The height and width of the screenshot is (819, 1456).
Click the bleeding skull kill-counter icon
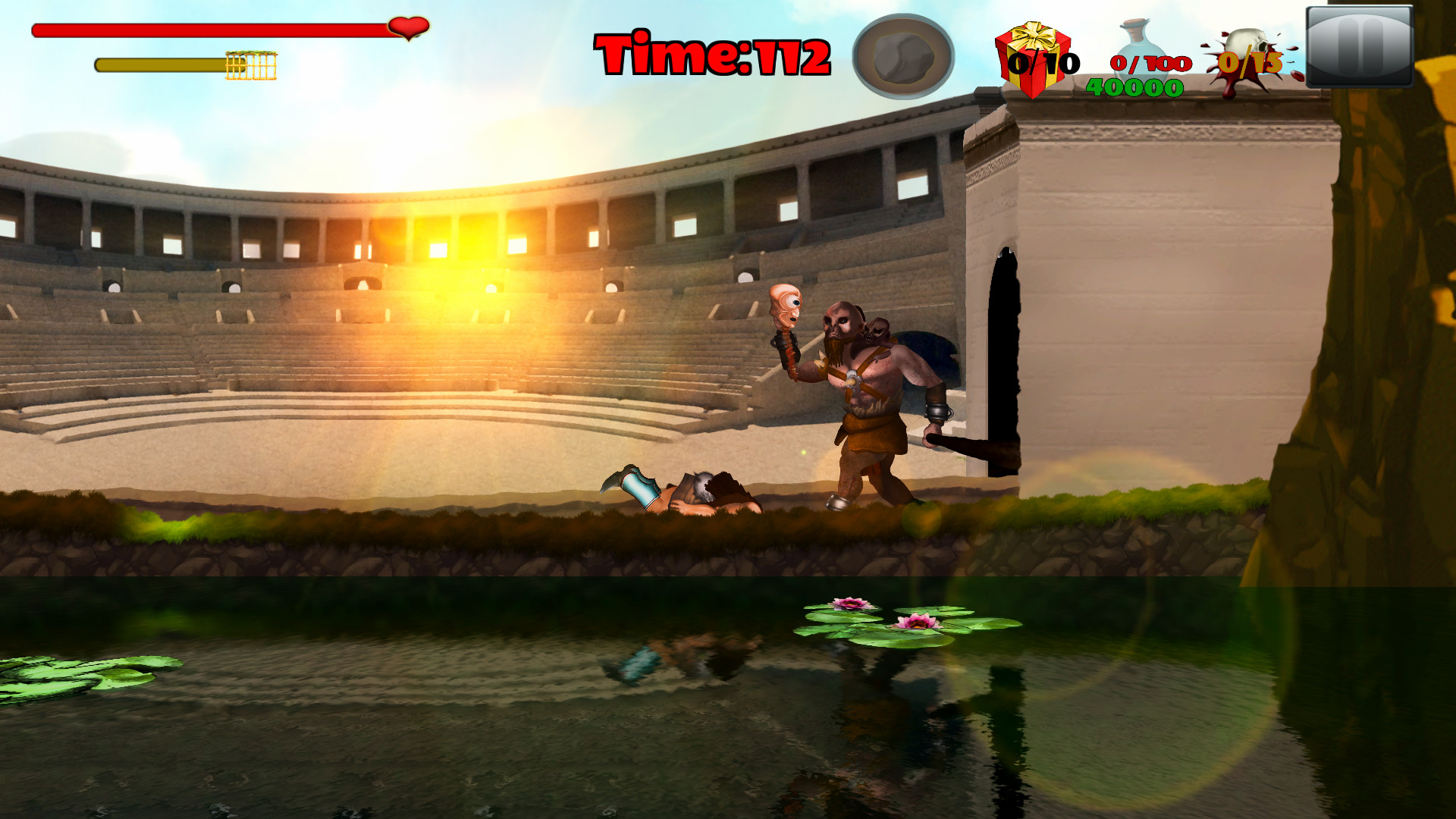1249,49
